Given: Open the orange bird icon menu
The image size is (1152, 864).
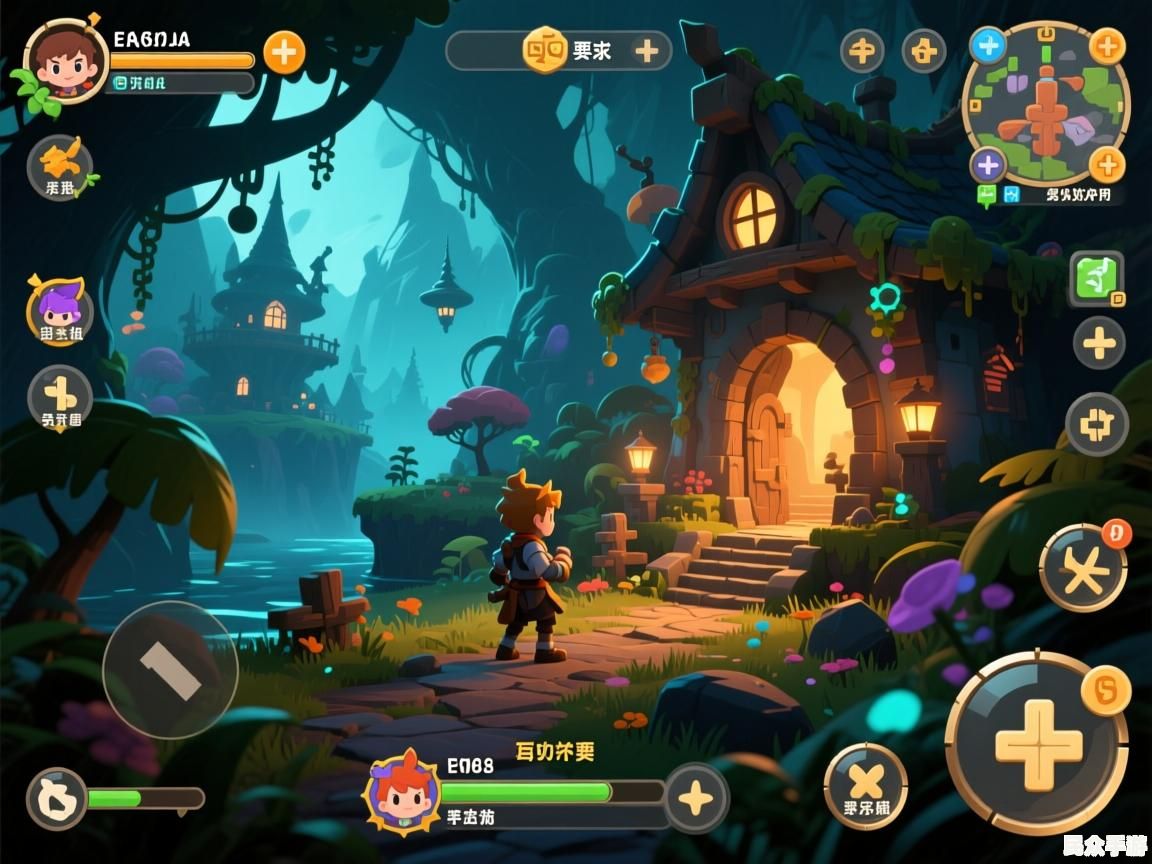Looking at the screenshot, I should pyautogui.click(x=60, y=166).
